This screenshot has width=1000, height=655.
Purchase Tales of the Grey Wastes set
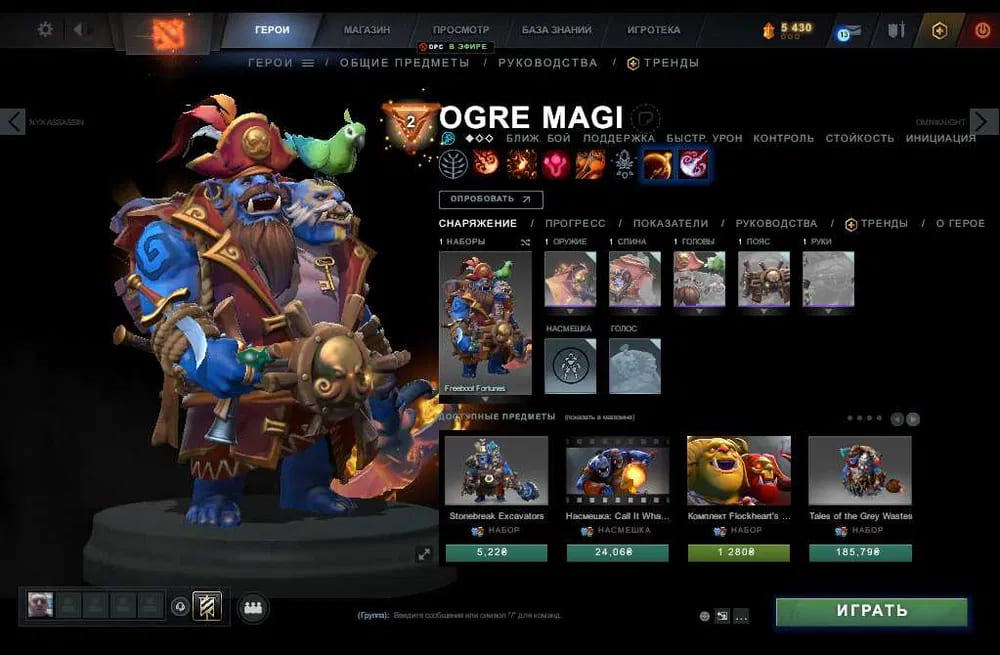click(x=859, y=552)
